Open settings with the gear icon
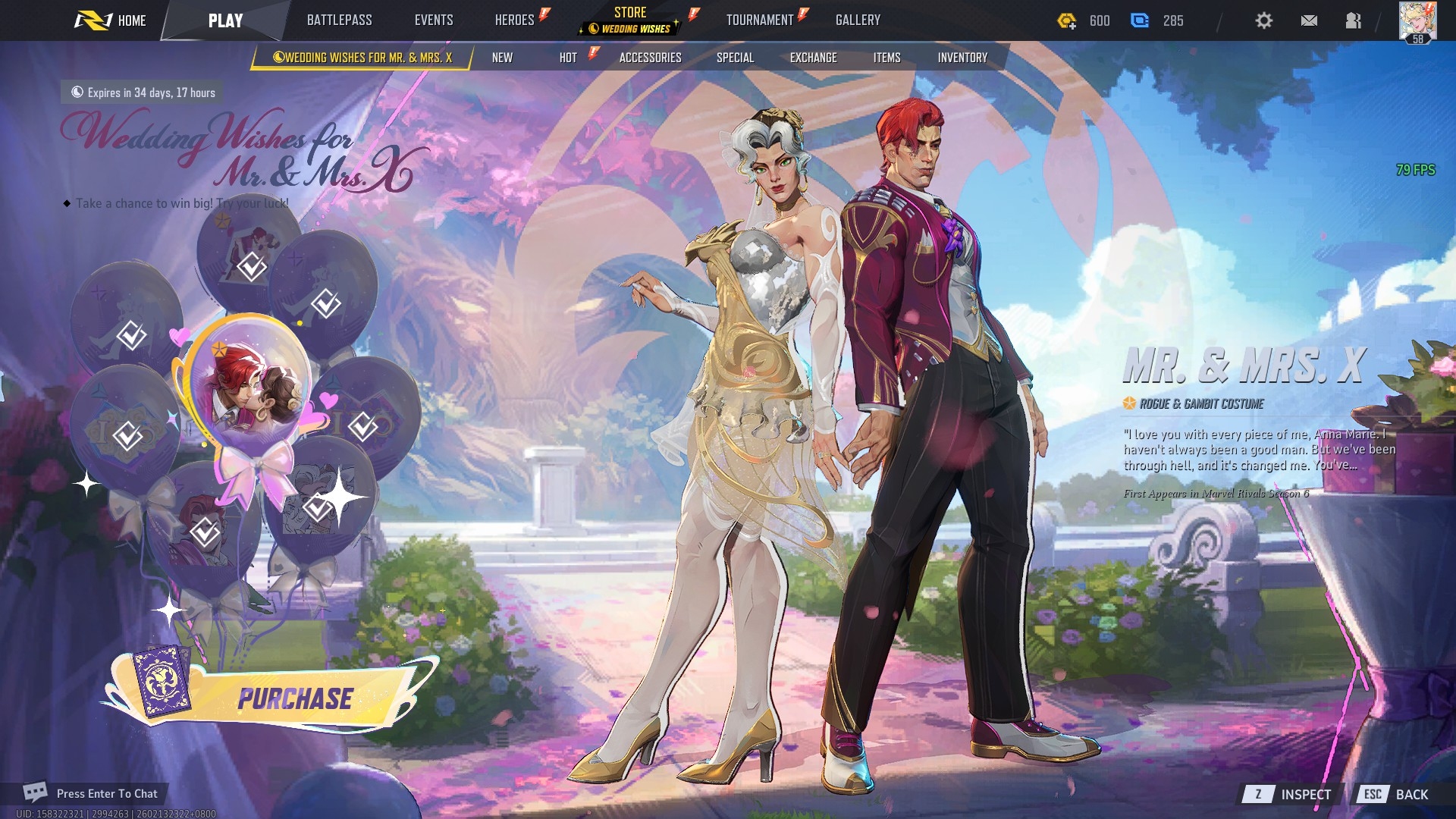 pos(1263,20)
